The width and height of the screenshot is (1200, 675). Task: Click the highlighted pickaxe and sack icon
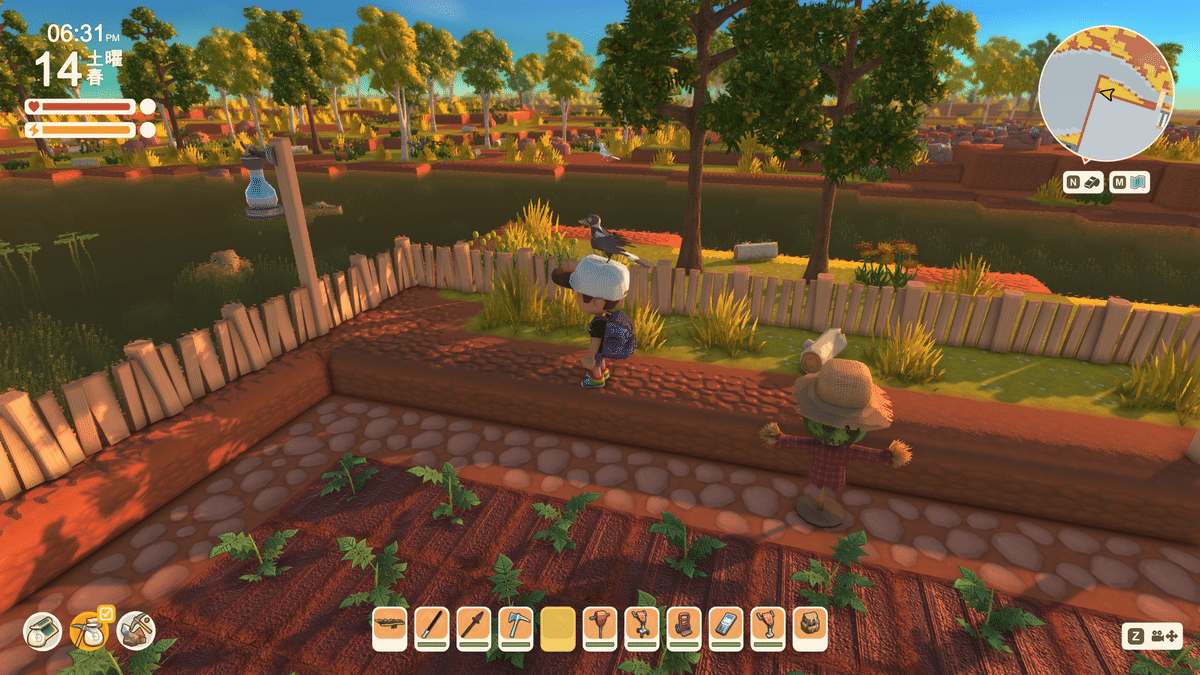[x=89, y=631]
